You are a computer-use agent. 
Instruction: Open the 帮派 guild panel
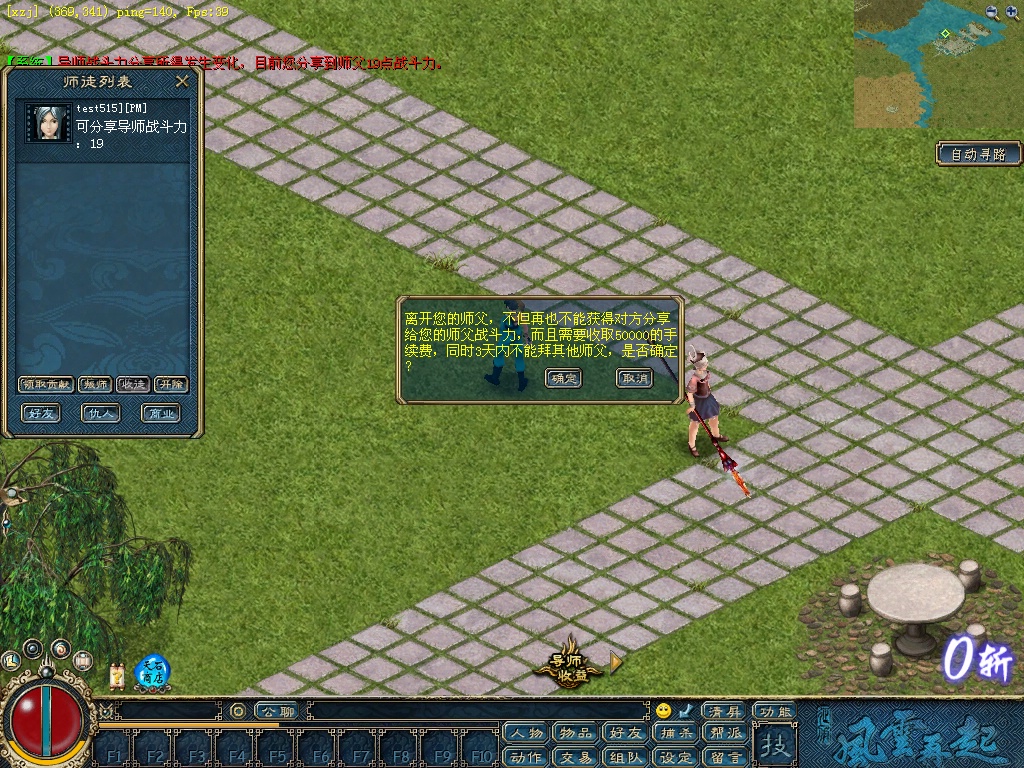(x=726, y=734)
